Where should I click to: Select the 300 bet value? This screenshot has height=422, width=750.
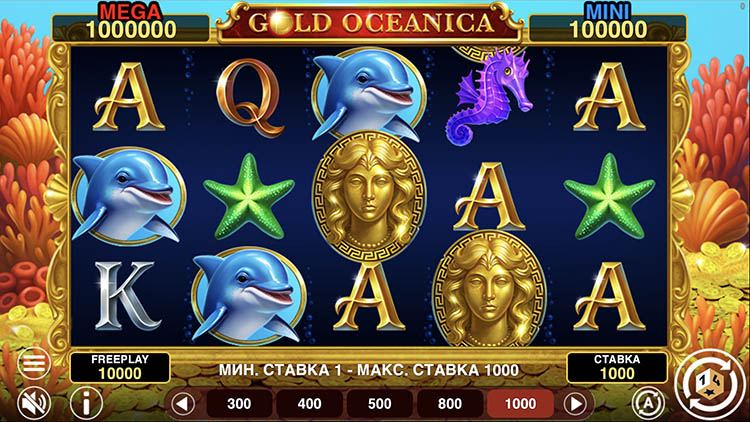point(239,404)
